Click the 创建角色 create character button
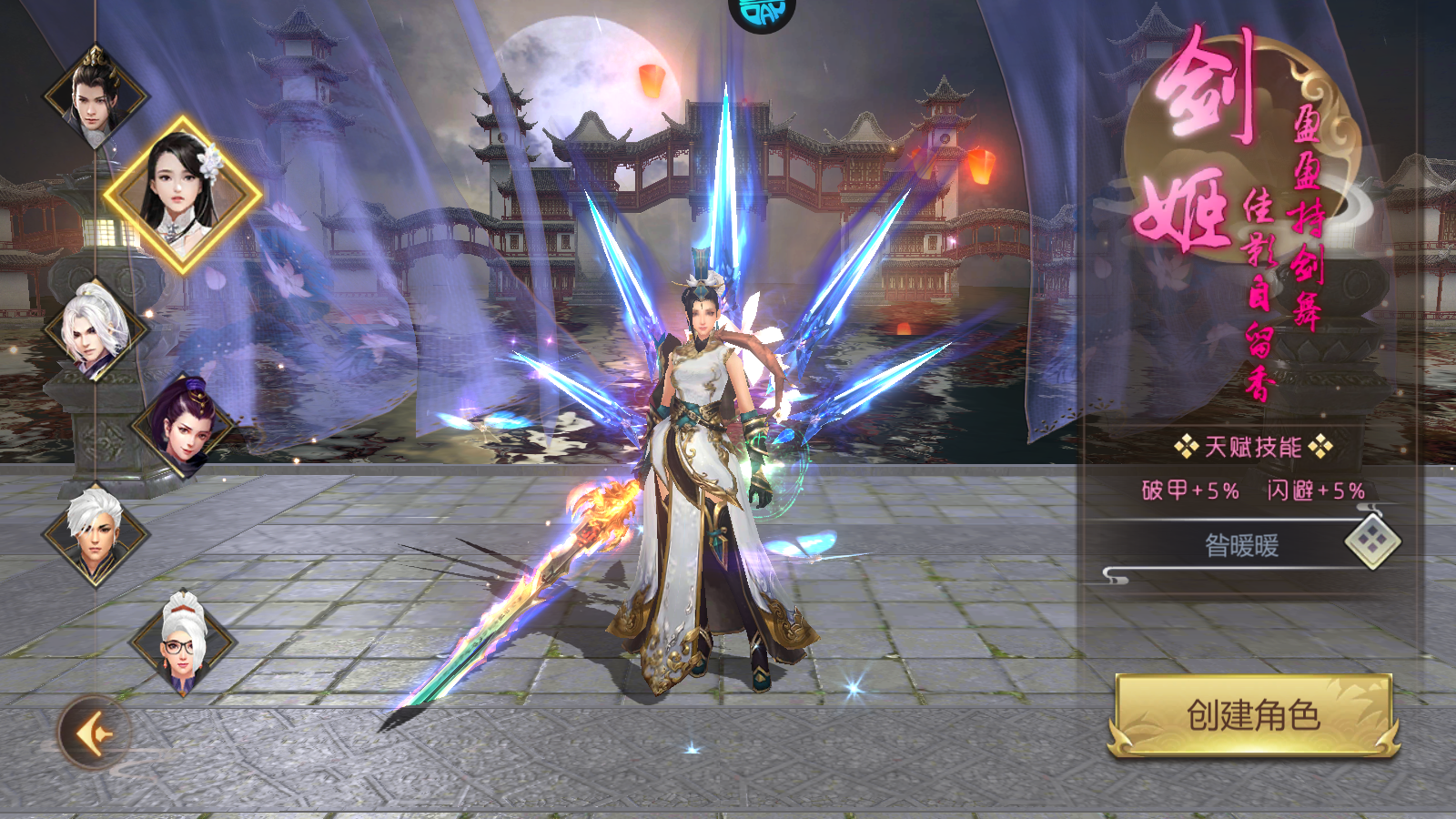The image size is (1456, 819). (1253, 715)
